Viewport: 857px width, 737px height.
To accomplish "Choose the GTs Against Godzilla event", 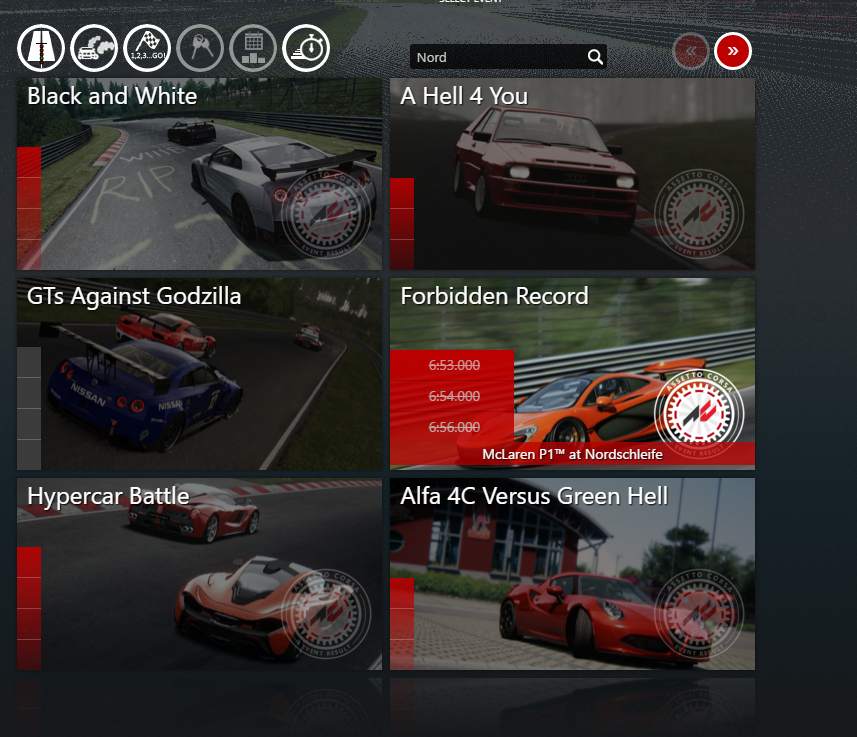I will [x=199, y=374].
